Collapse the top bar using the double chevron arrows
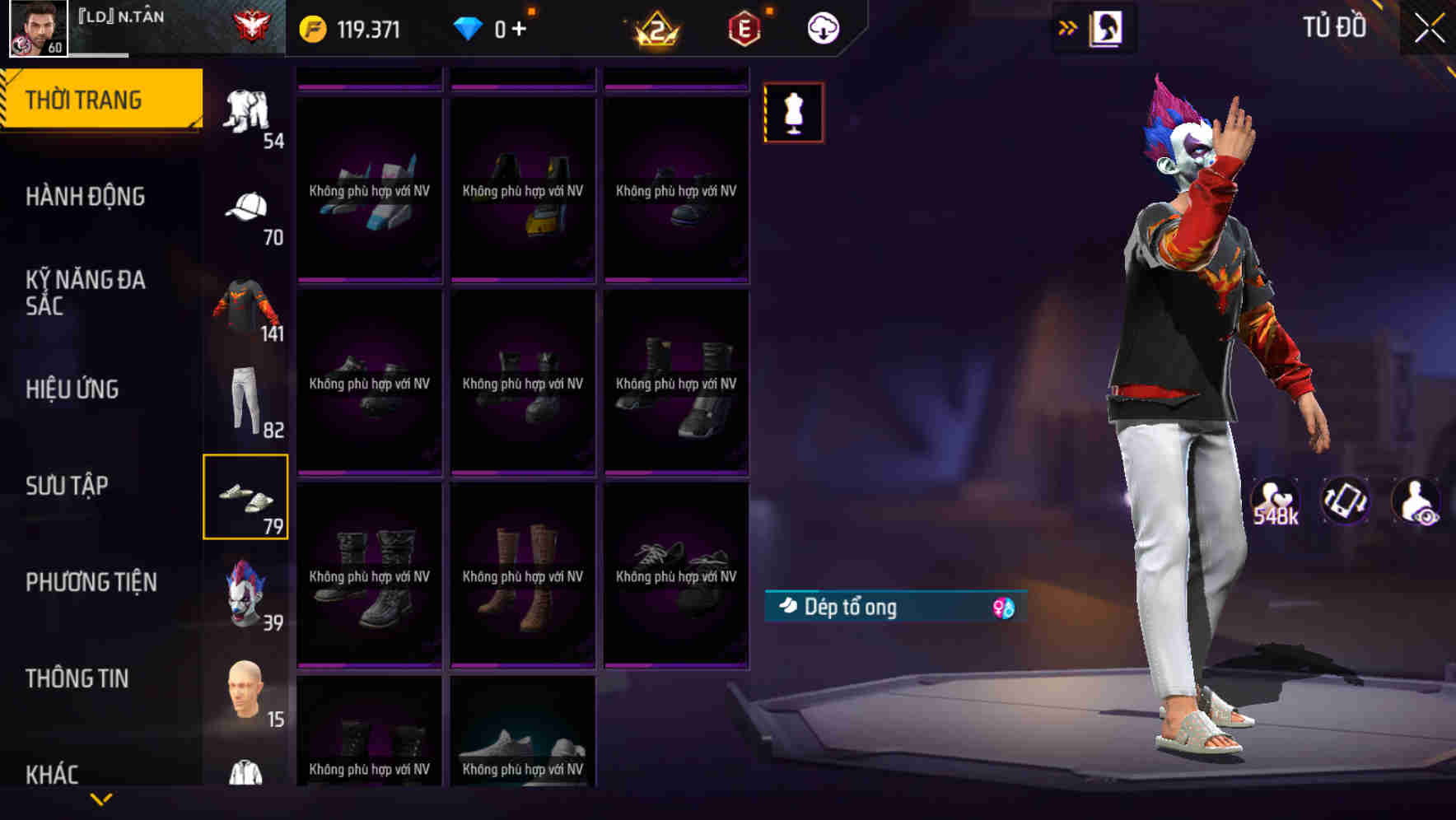 point(1068,27)
